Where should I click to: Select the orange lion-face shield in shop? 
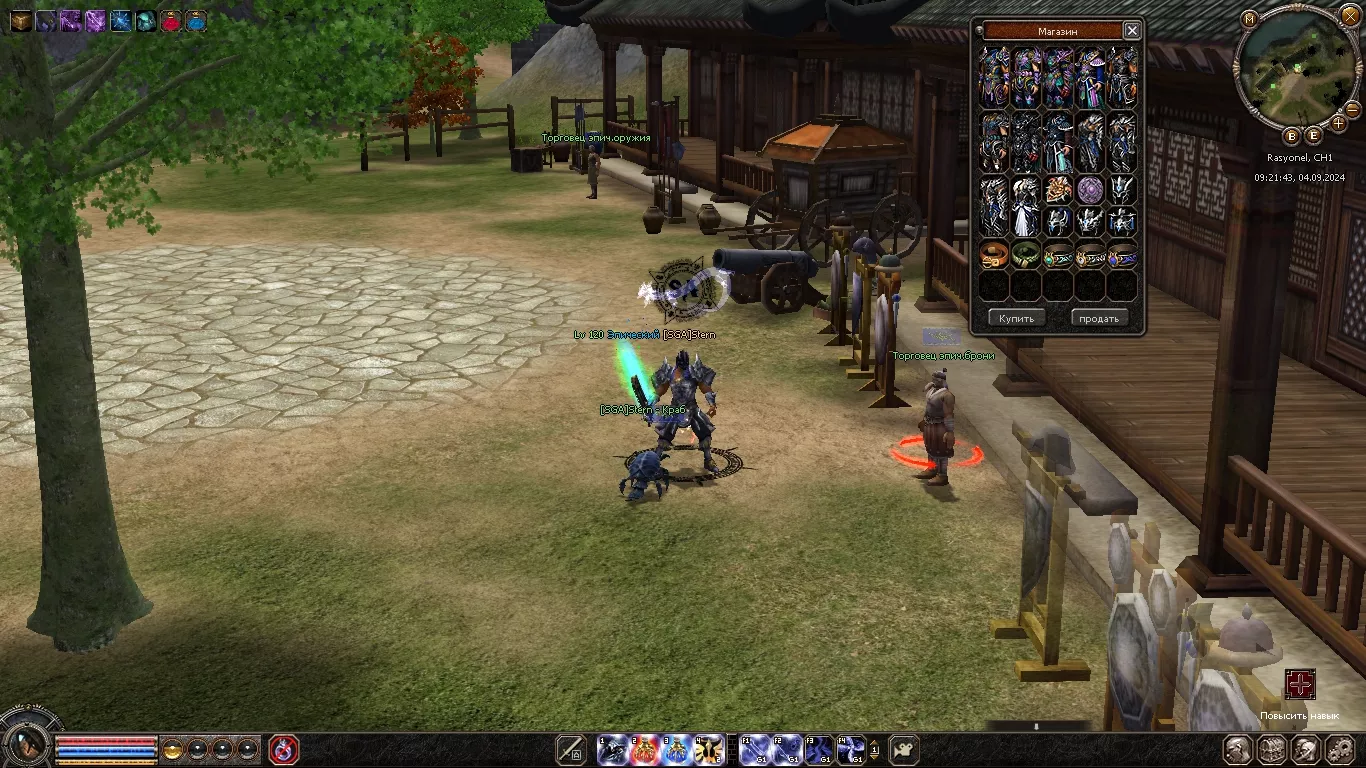[1058, 189]
